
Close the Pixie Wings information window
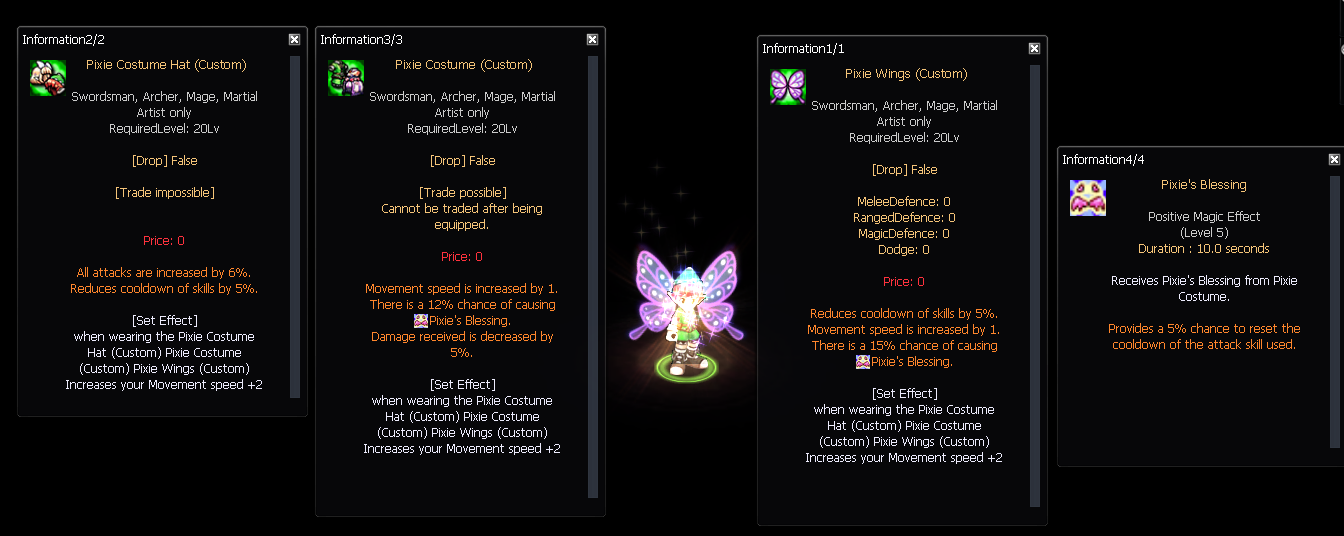pos(1034,48)
